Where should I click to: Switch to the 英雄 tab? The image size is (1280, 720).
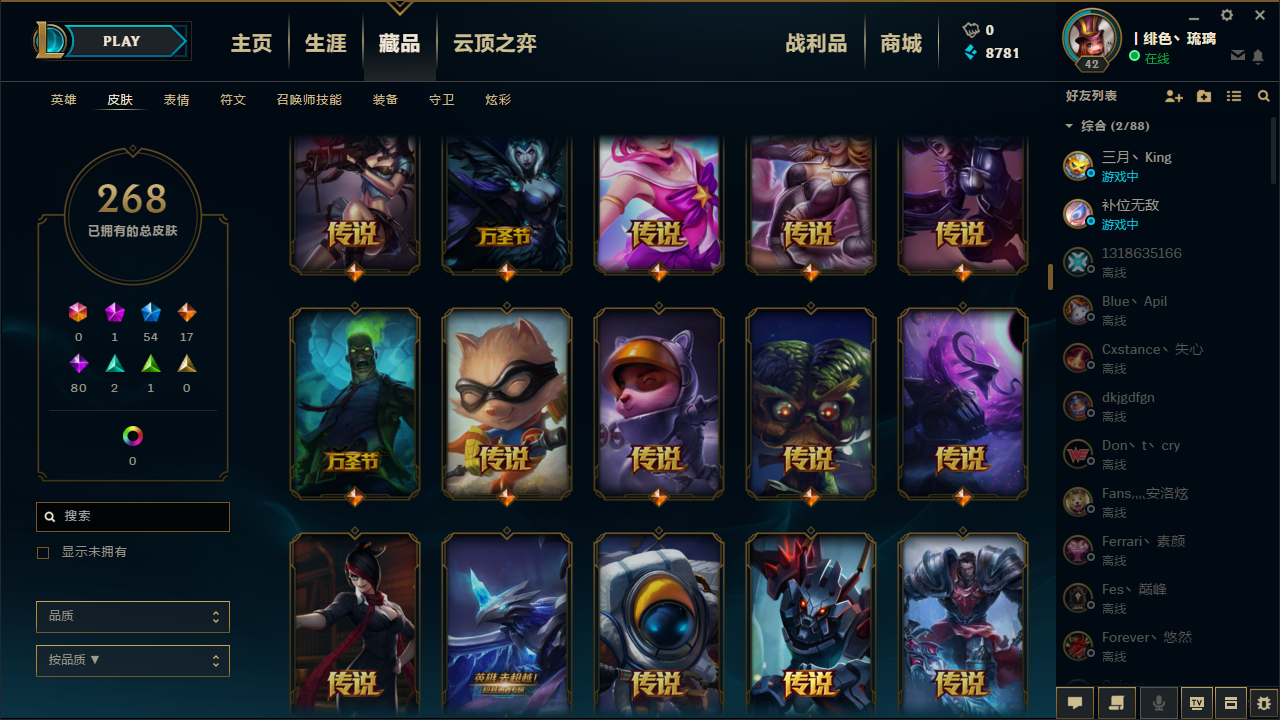click(63, 99)
